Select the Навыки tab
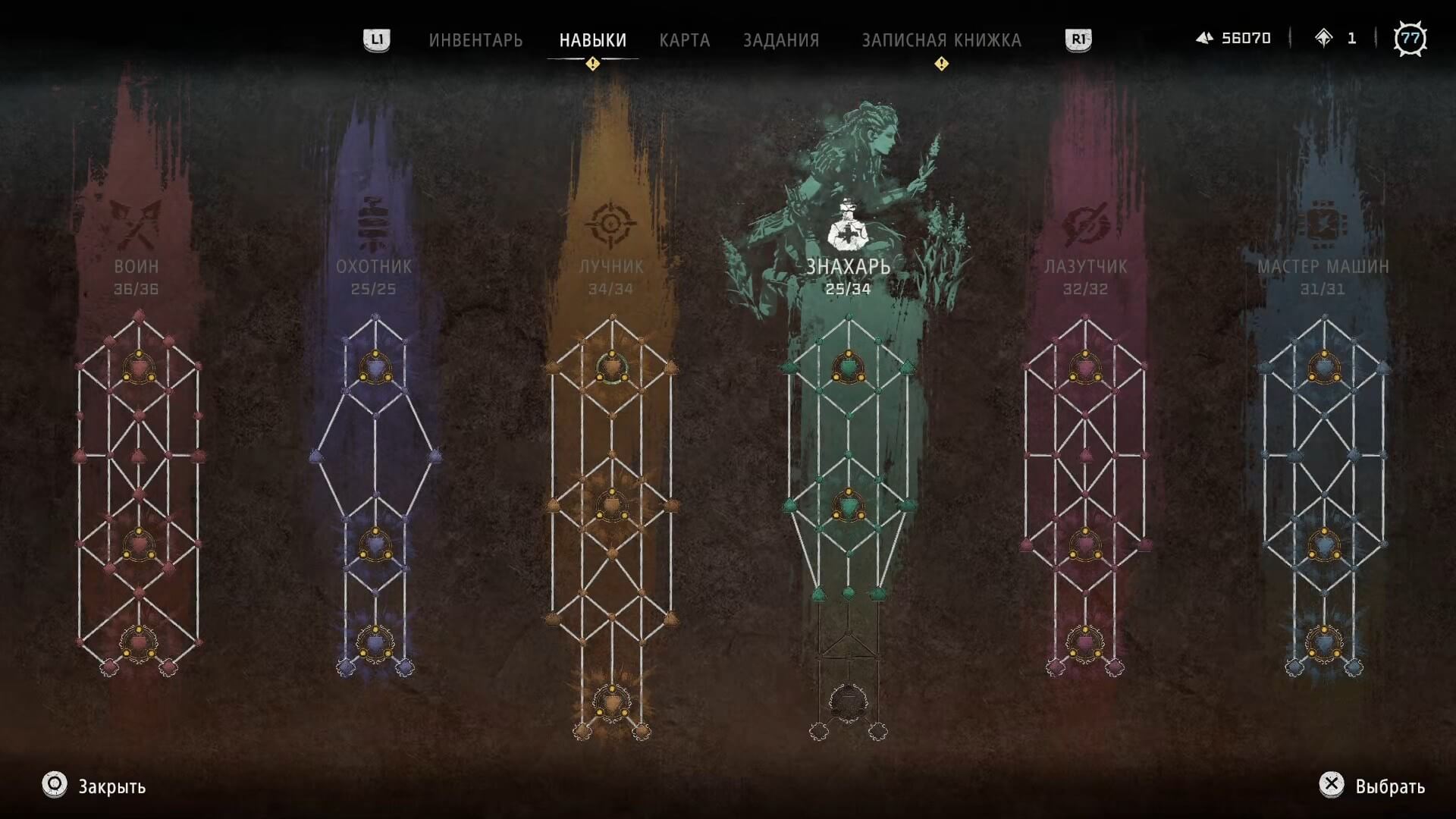This screenshot has height=819, width=1456. [x=592, y=40]
